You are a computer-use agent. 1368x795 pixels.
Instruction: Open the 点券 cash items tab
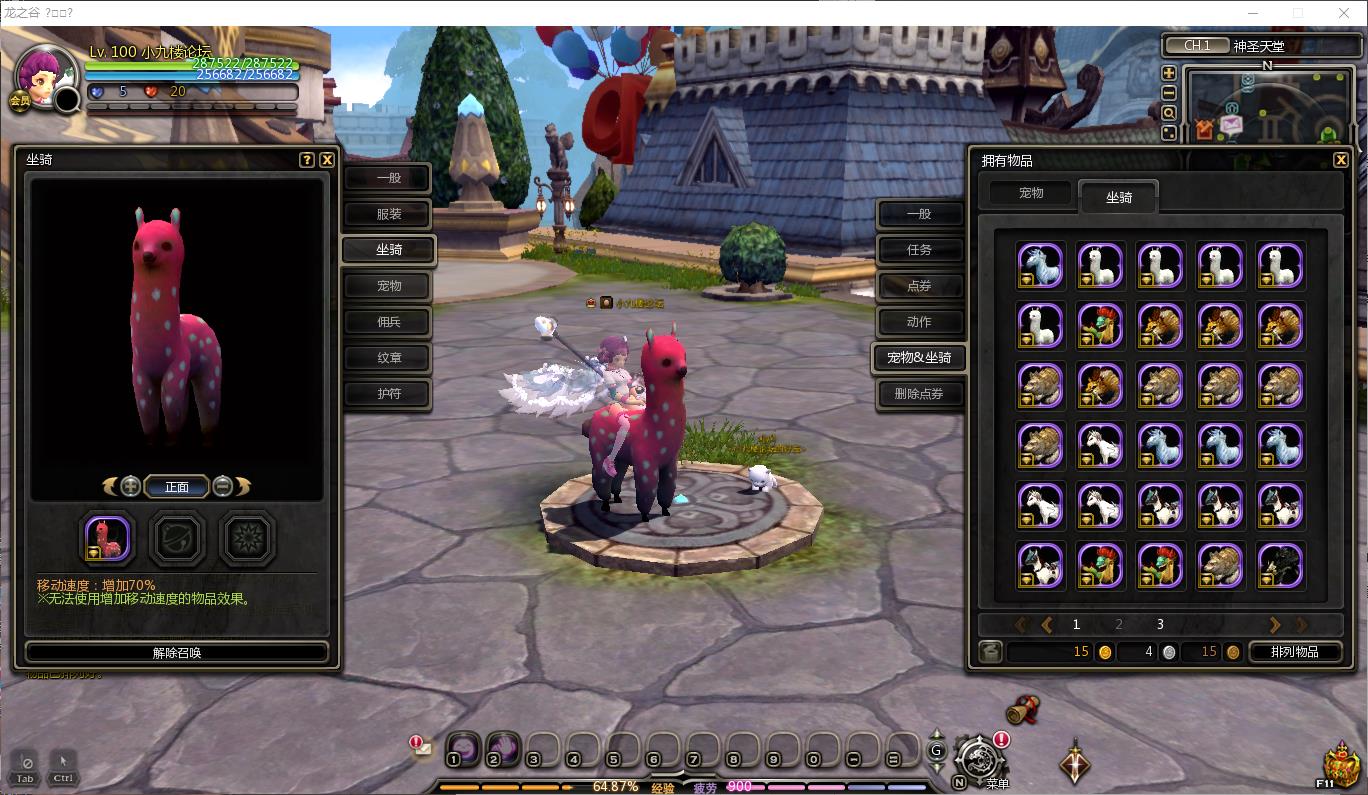[x=919, y=286]
